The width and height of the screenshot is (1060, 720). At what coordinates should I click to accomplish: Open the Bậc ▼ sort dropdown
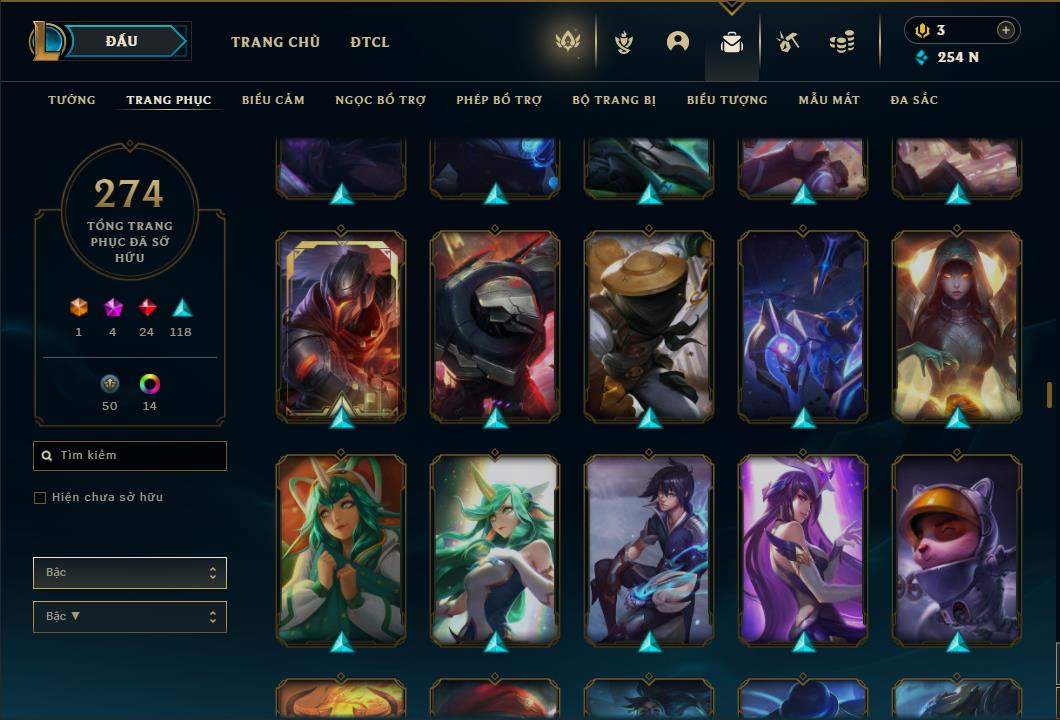[130, 617]
